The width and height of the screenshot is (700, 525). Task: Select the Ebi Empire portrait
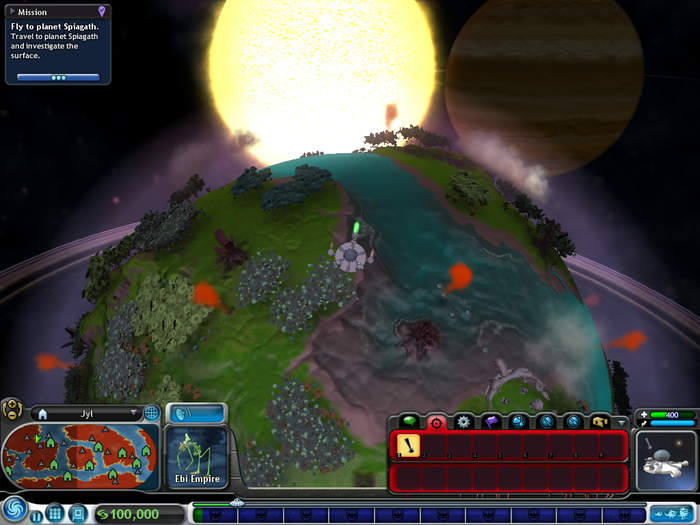196,458
